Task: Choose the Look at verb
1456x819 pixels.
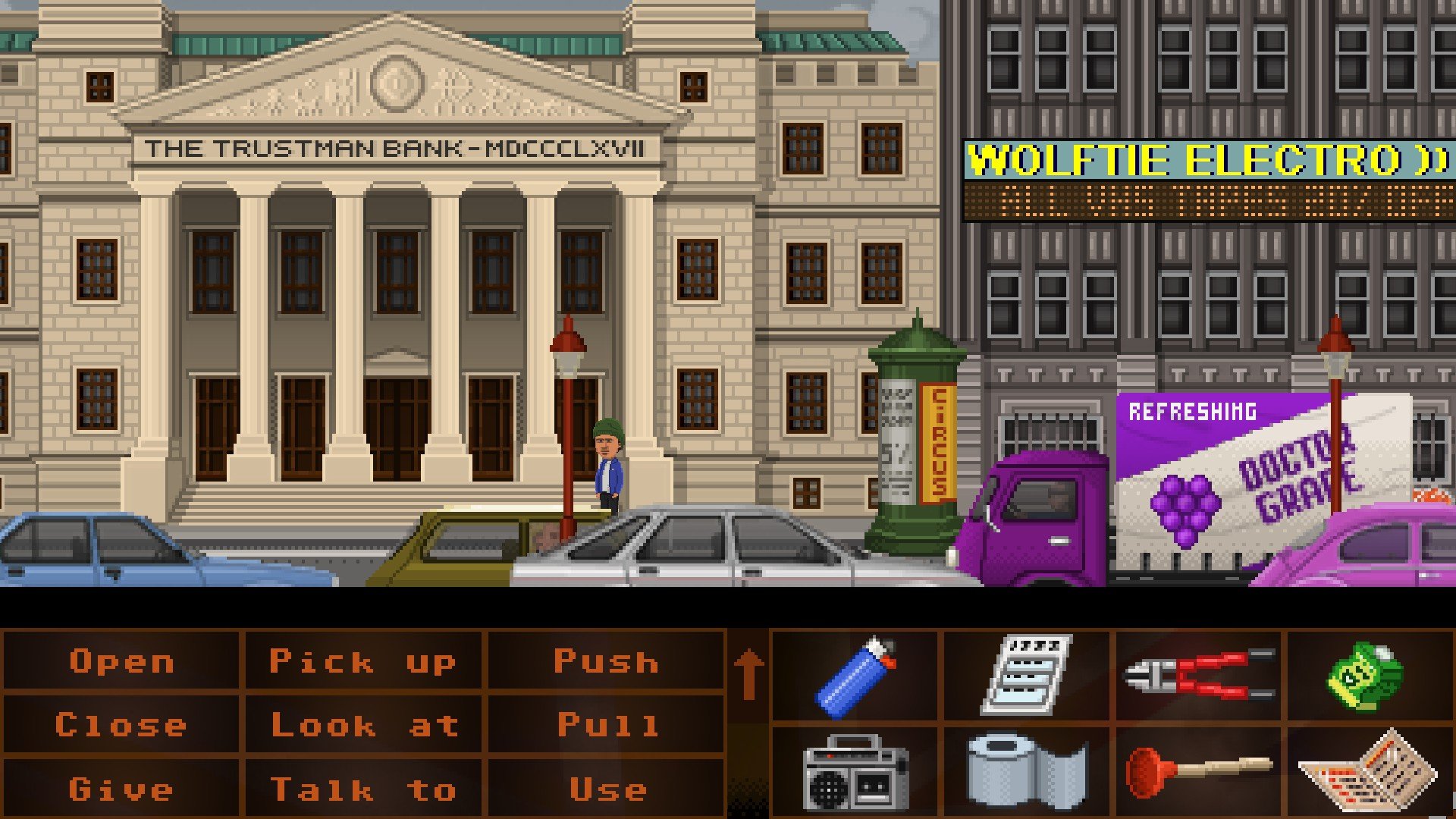Action: point(364,725)
